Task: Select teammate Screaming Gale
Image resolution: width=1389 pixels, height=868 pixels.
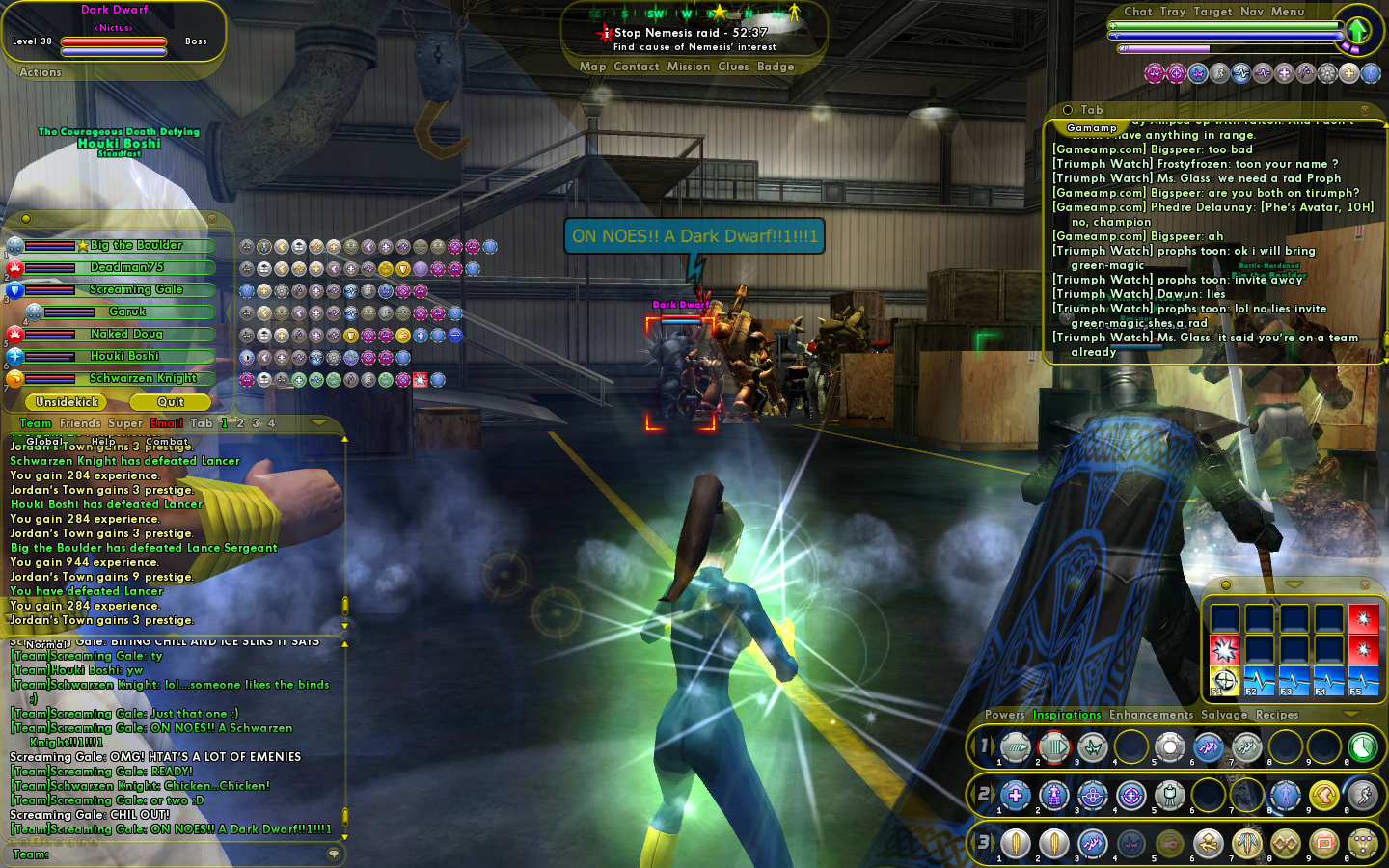Action: point(136,289)
